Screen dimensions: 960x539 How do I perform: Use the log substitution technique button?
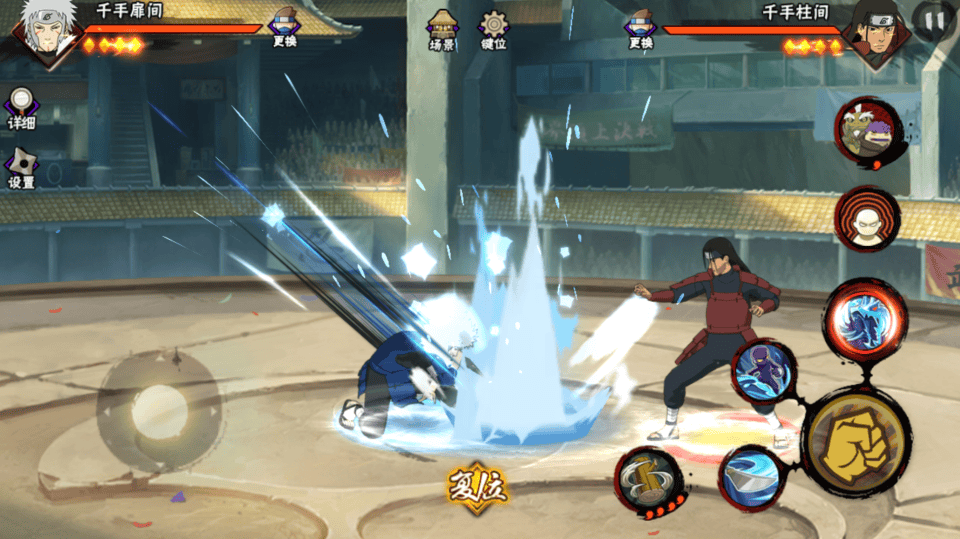(647, 480)
